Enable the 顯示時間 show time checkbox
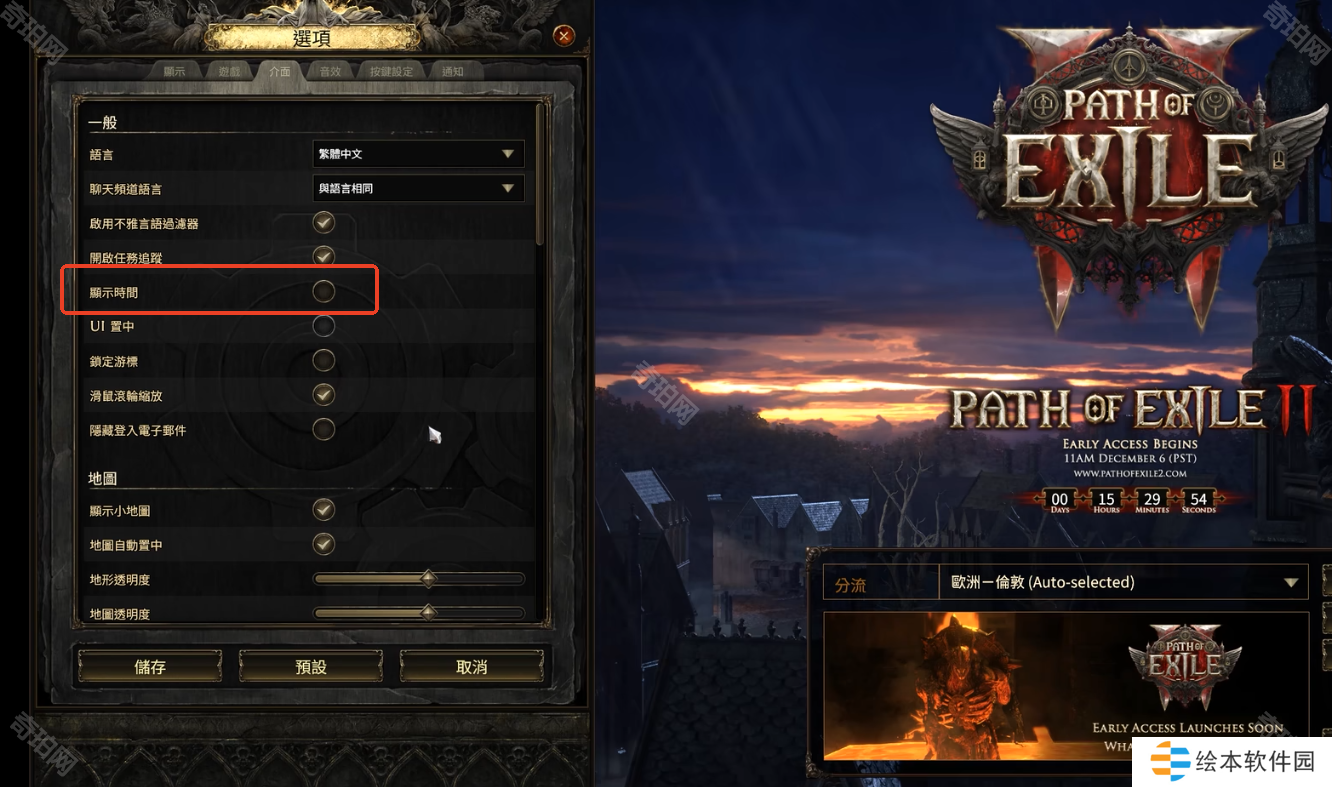The height and width of the screenshot is (787, 1332). click(323, 291)
